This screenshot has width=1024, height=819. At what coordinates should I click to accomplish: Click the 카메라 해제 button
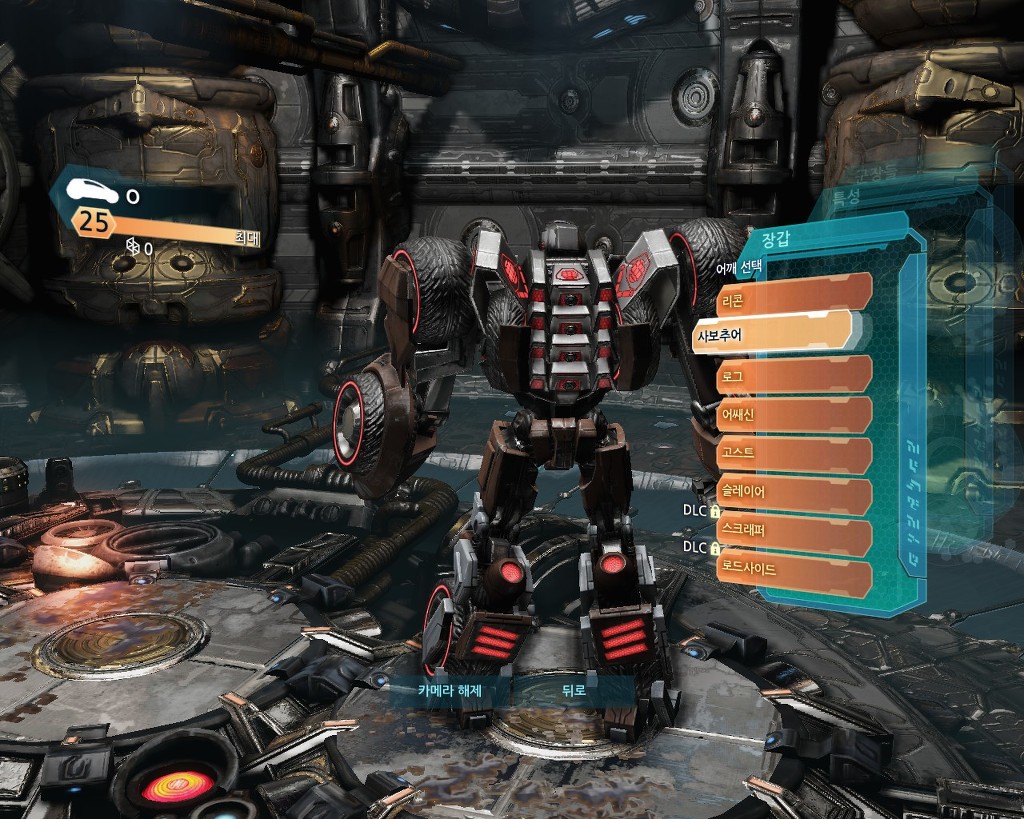click(449, 691)
